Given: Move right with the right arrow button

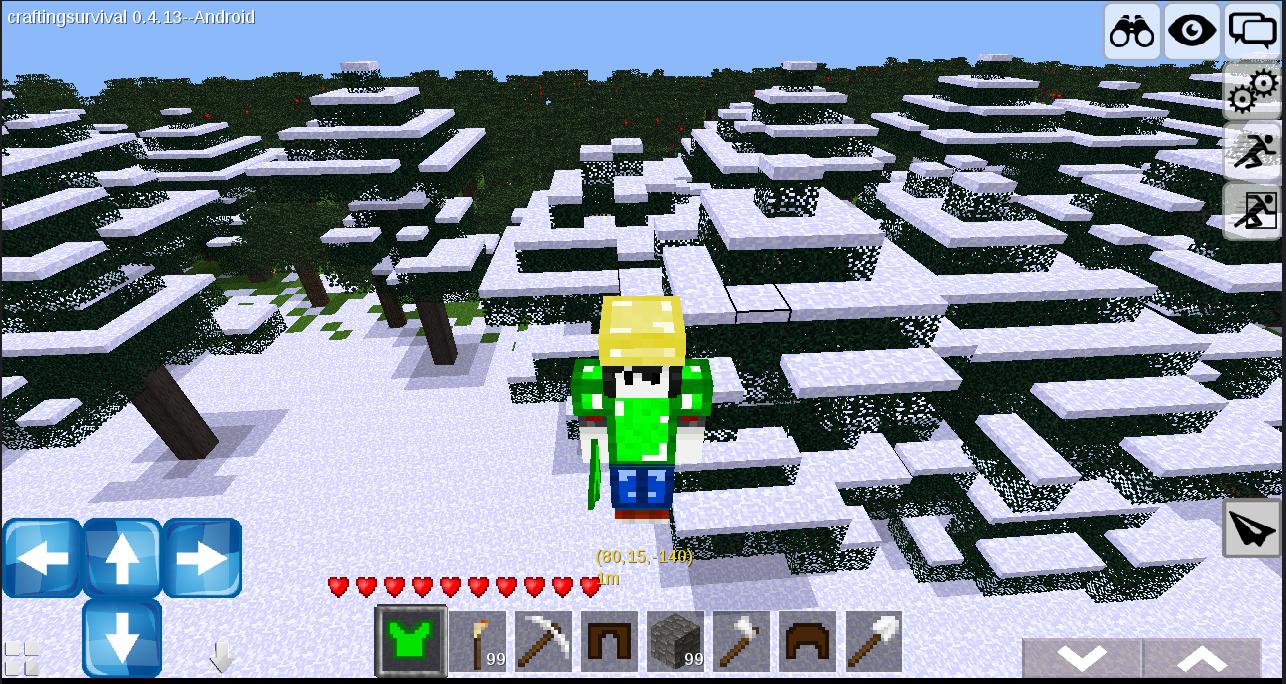Looking at the screenshot, I should pyautogui.click(x=202, y=558).
